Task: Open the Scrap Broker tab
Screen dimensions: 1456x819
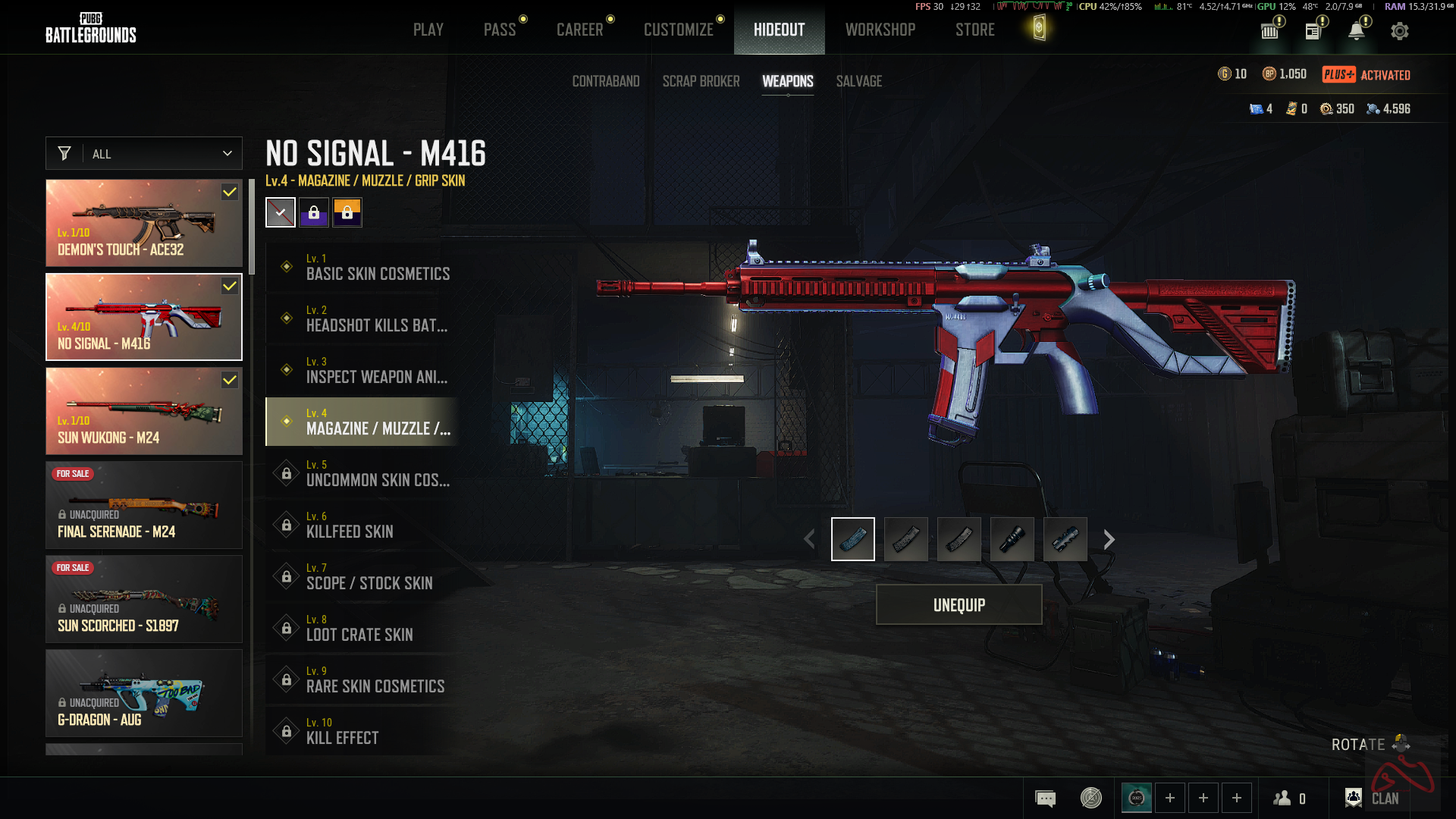Action: (701, 81)
